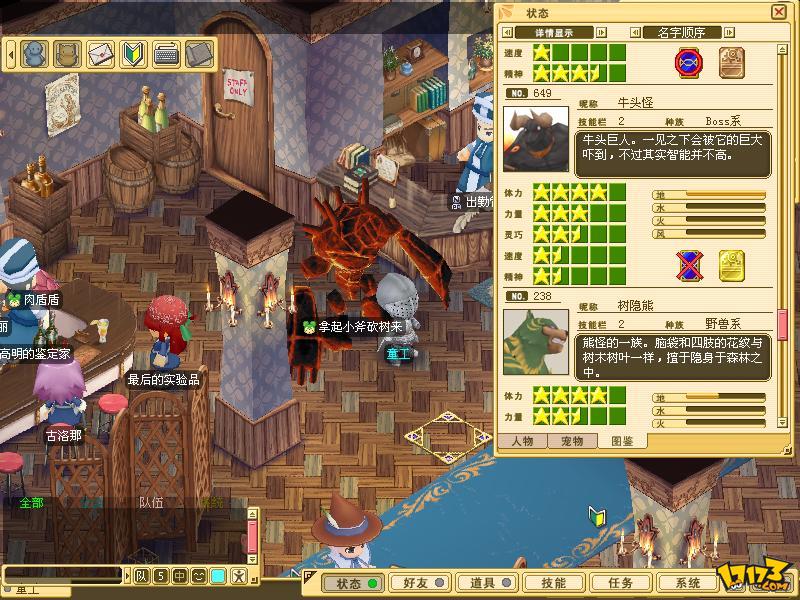Open the keyboard icon in toolbar
This screenshot has height=600, width=800.
click(166, 53)
